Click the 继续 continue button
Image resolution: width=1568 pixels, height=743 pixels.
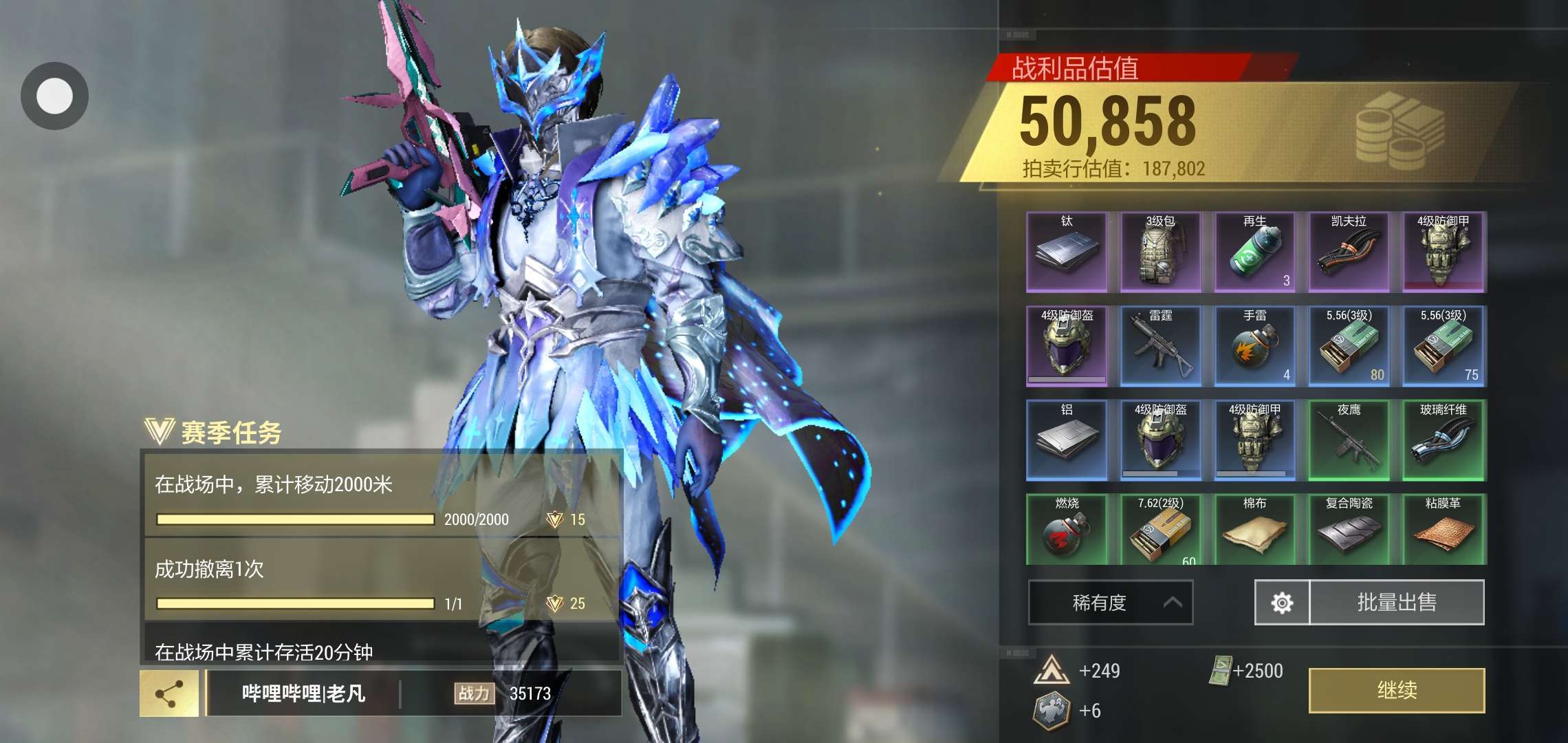[1396, 690]
